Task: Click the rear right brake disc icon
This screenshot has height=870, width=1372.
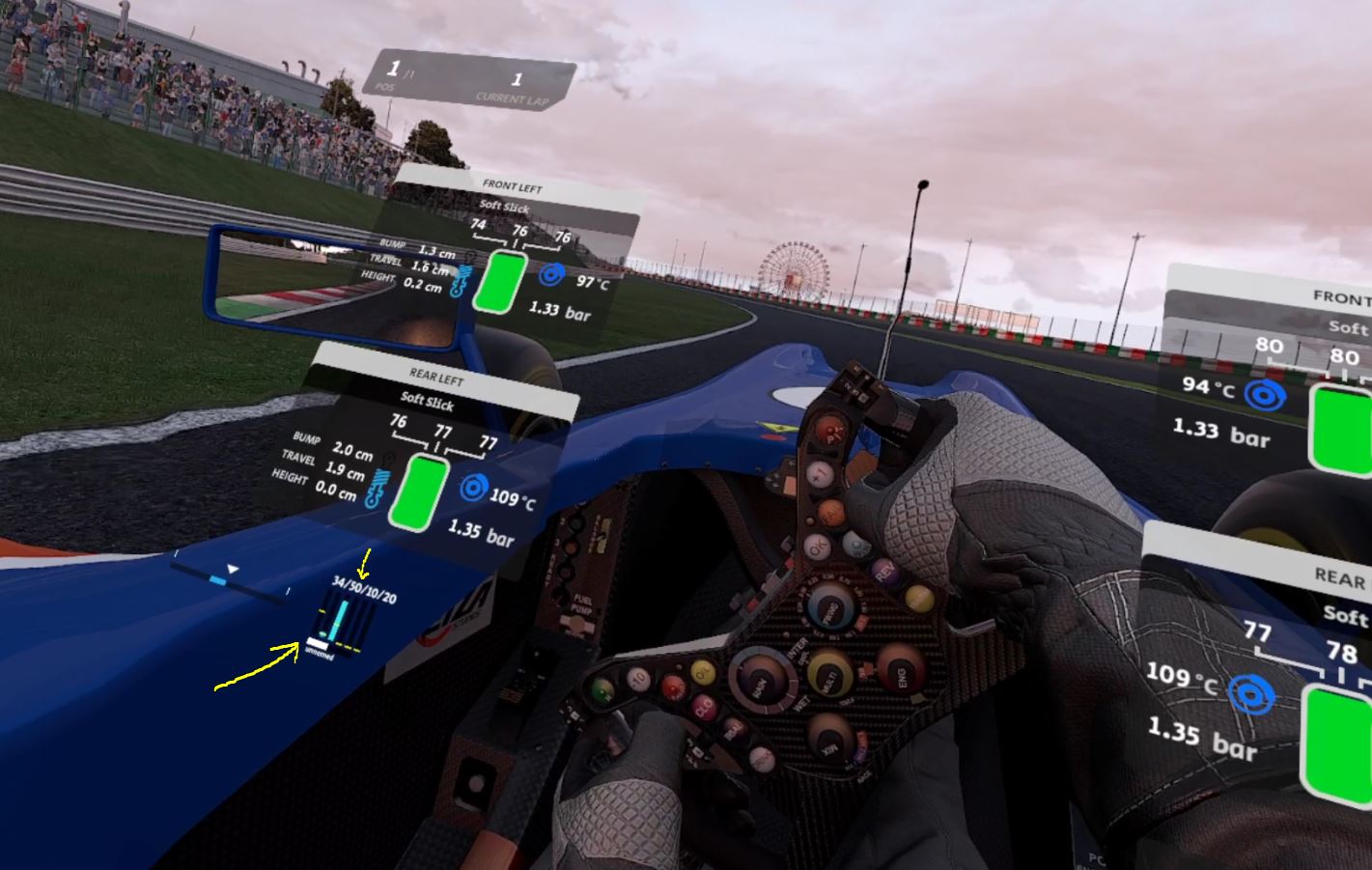Action: point(1252,695)
